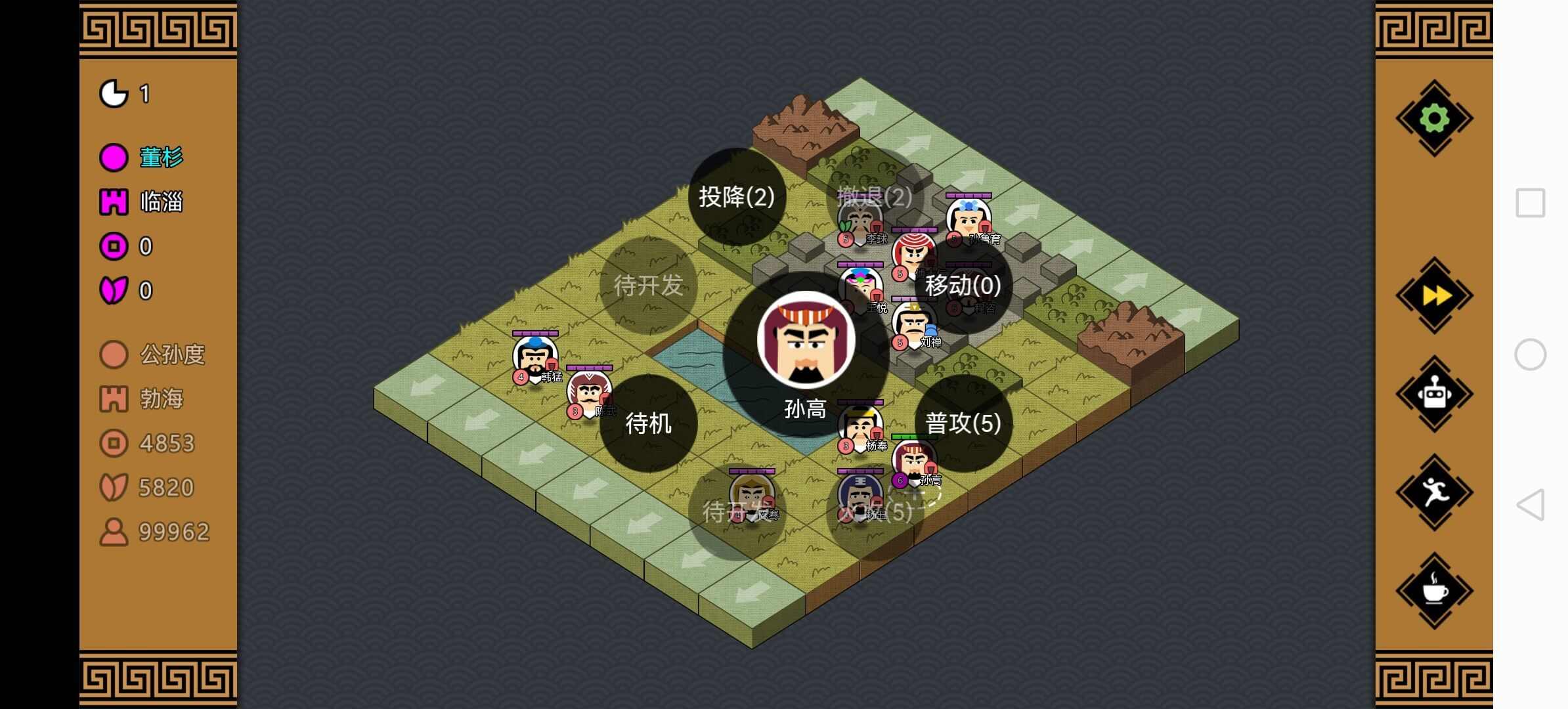This screenshot has width=1568, height=709.
Task: Select 公孙度's faction circle marker
Action: pos(113,354)
